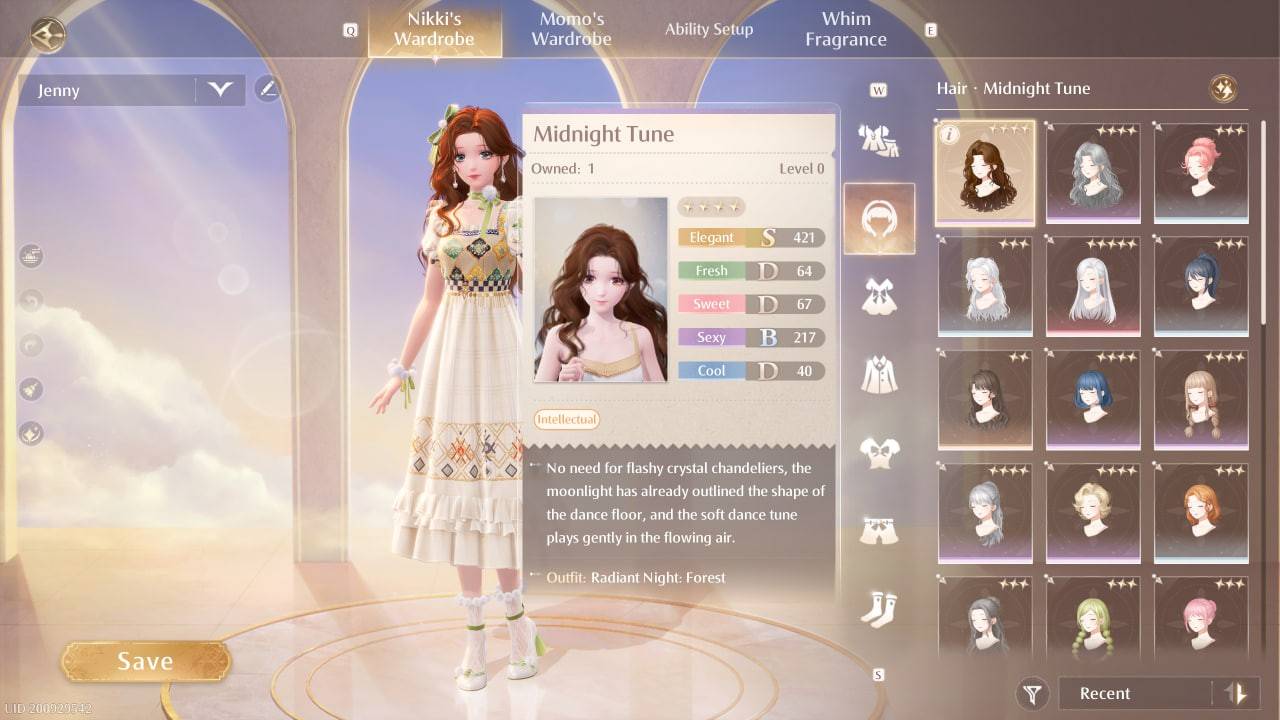
Task: Switch to Momo's Wardrobe tab
Action: click(x=571, y=28)
